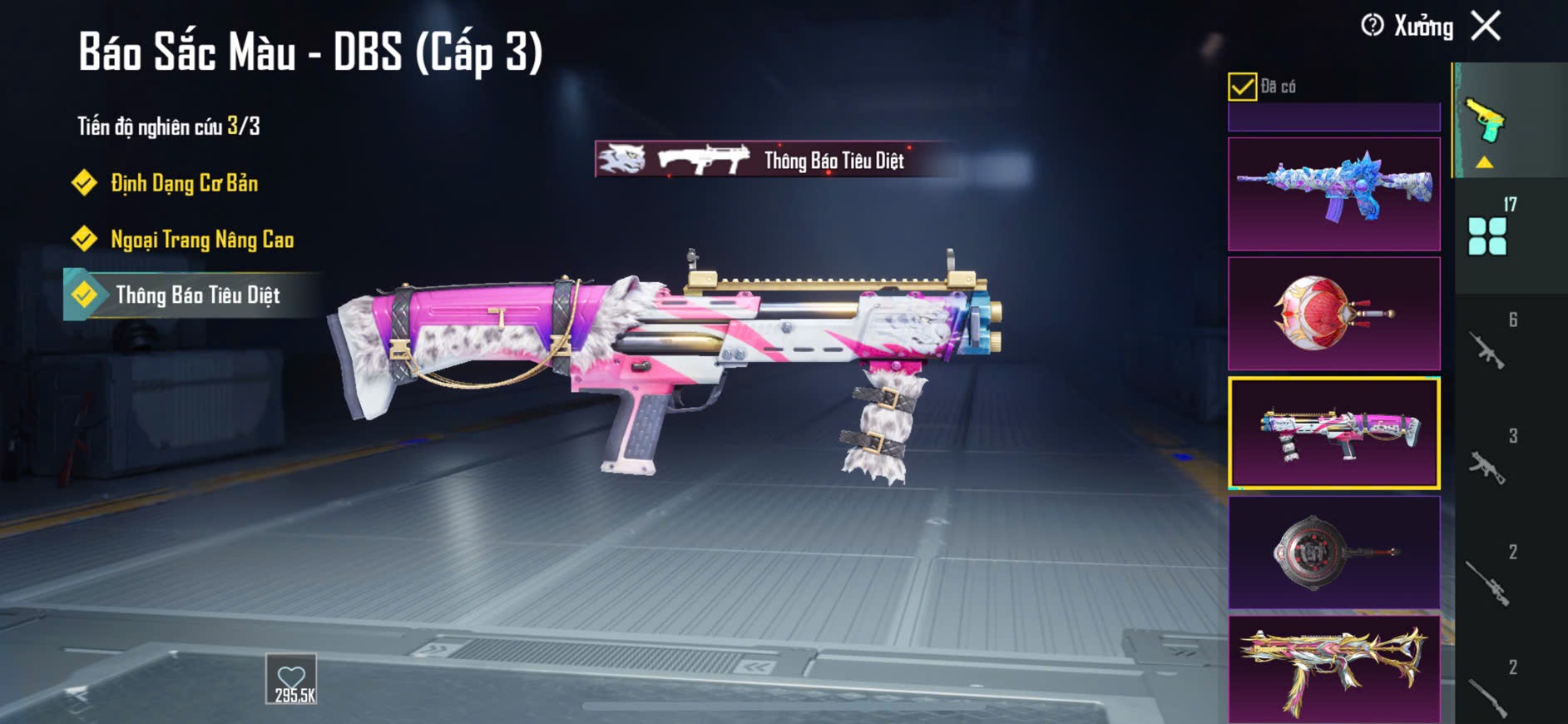Select Thông Báo Tiêu Diệt in the progress list
Image resolution: width=1568 pixels, height=724 pixels.
(x=197, y=295)
